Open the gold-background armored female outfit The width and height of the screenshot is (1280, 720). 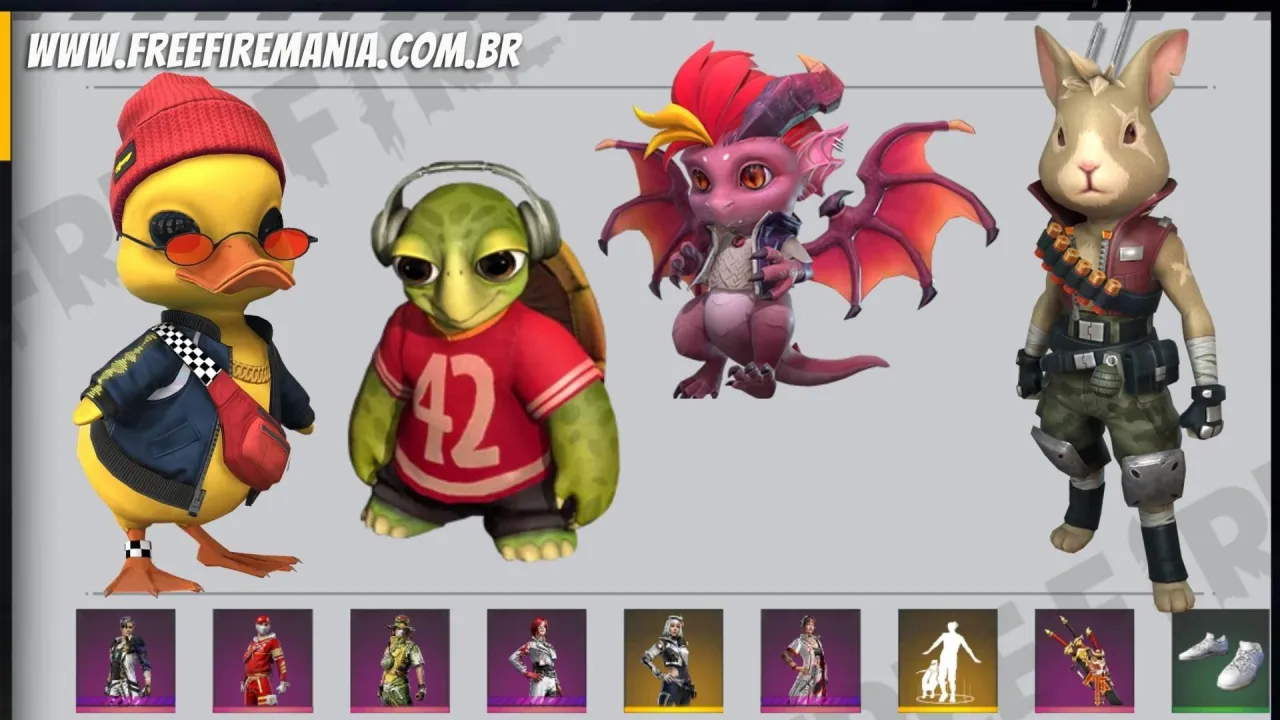[673, 660]
